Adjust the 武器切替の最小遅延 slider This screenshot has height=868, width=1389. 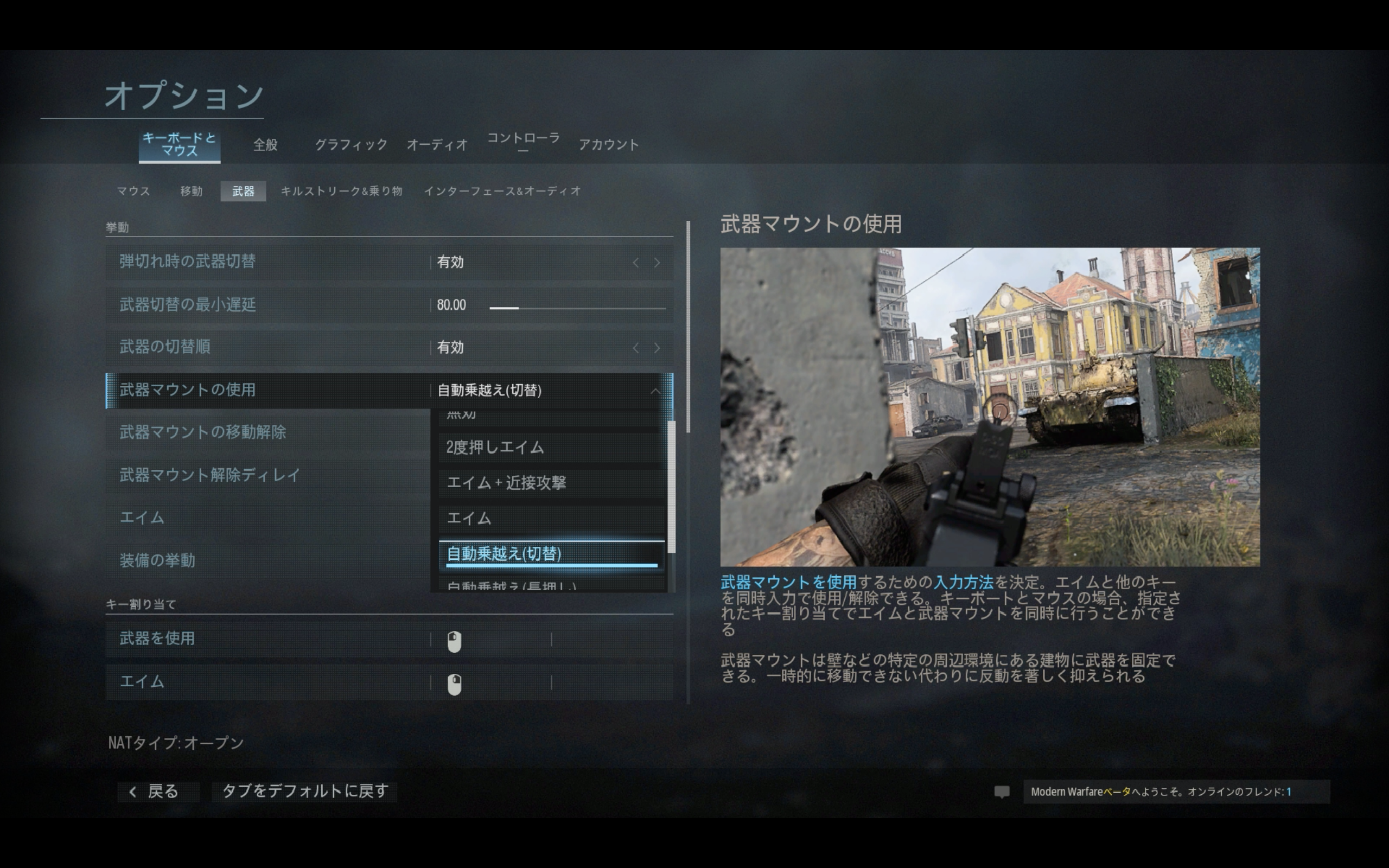[x=577, y=308]
